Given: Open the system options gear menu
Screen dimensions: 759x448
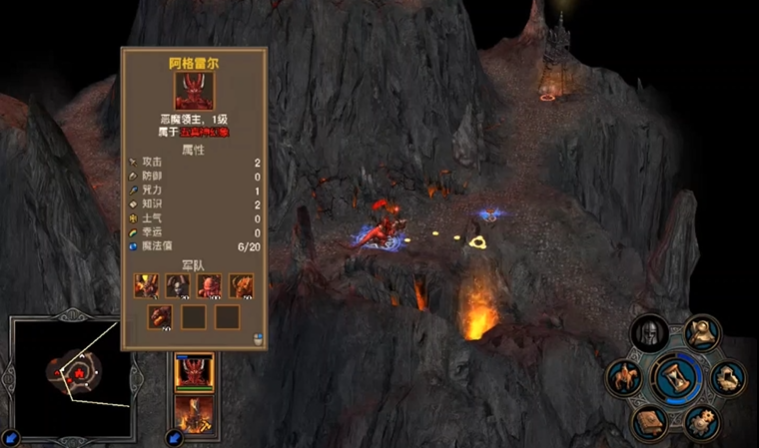Looking at the screenshot, I should [701, 421].
